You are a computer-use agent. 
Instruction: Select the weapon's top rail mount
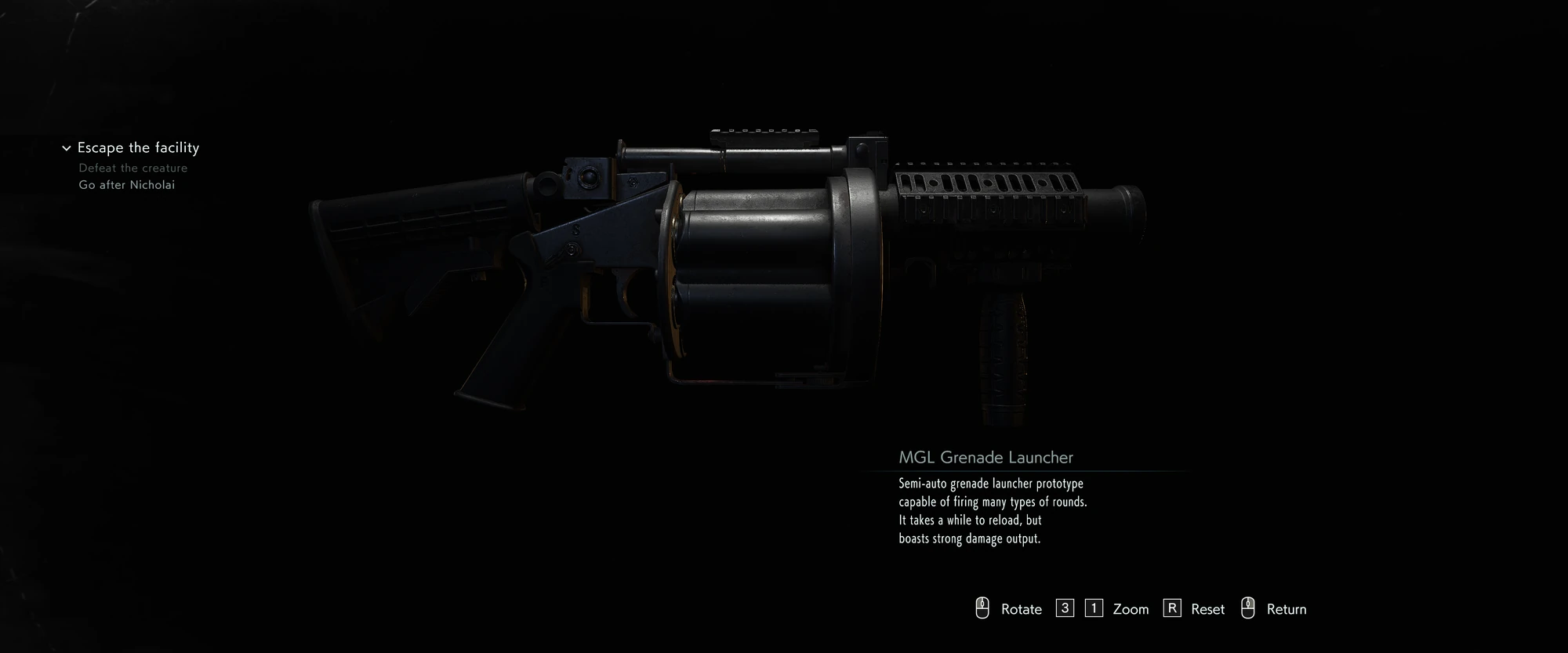pos(764,133)
